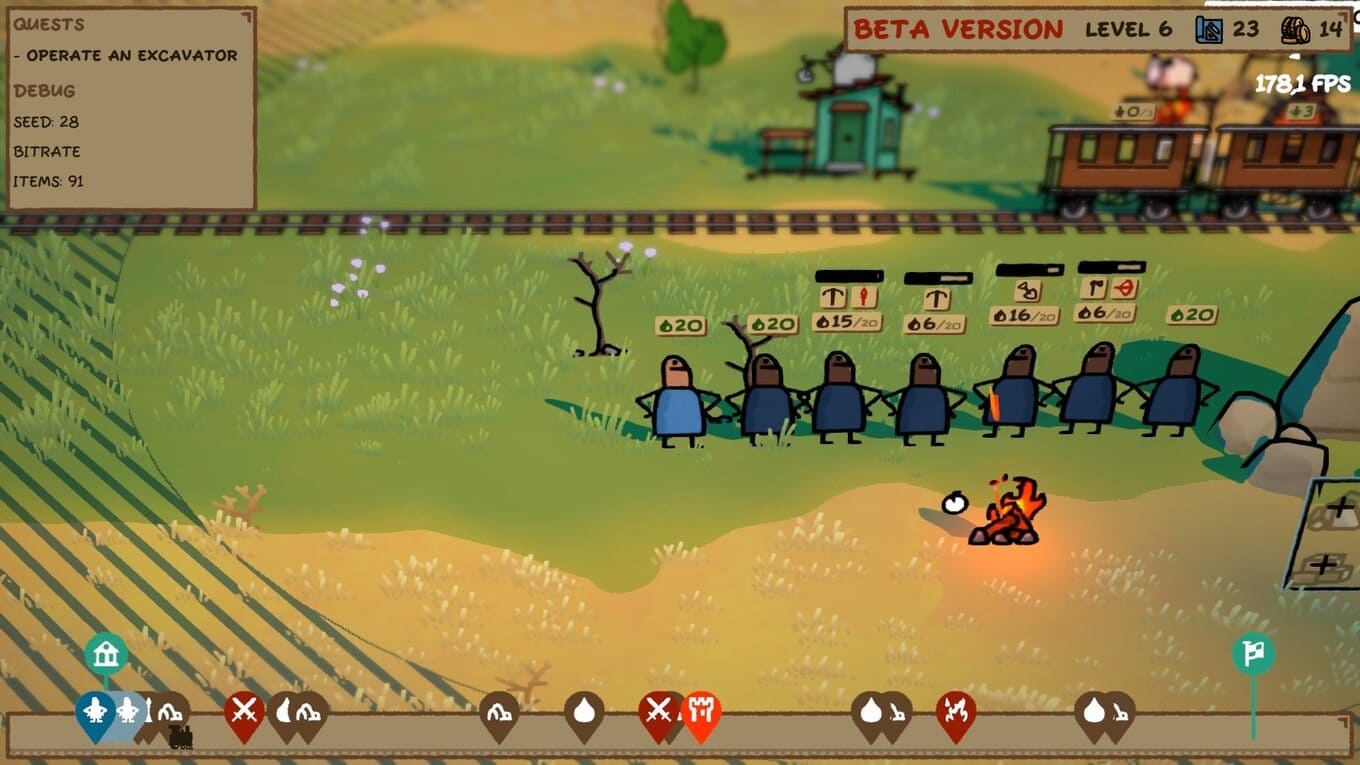The height and width of the screenshot is (765, 1360).
Task: Select the lone brown cave marker
Action: (x=498, y=712)
